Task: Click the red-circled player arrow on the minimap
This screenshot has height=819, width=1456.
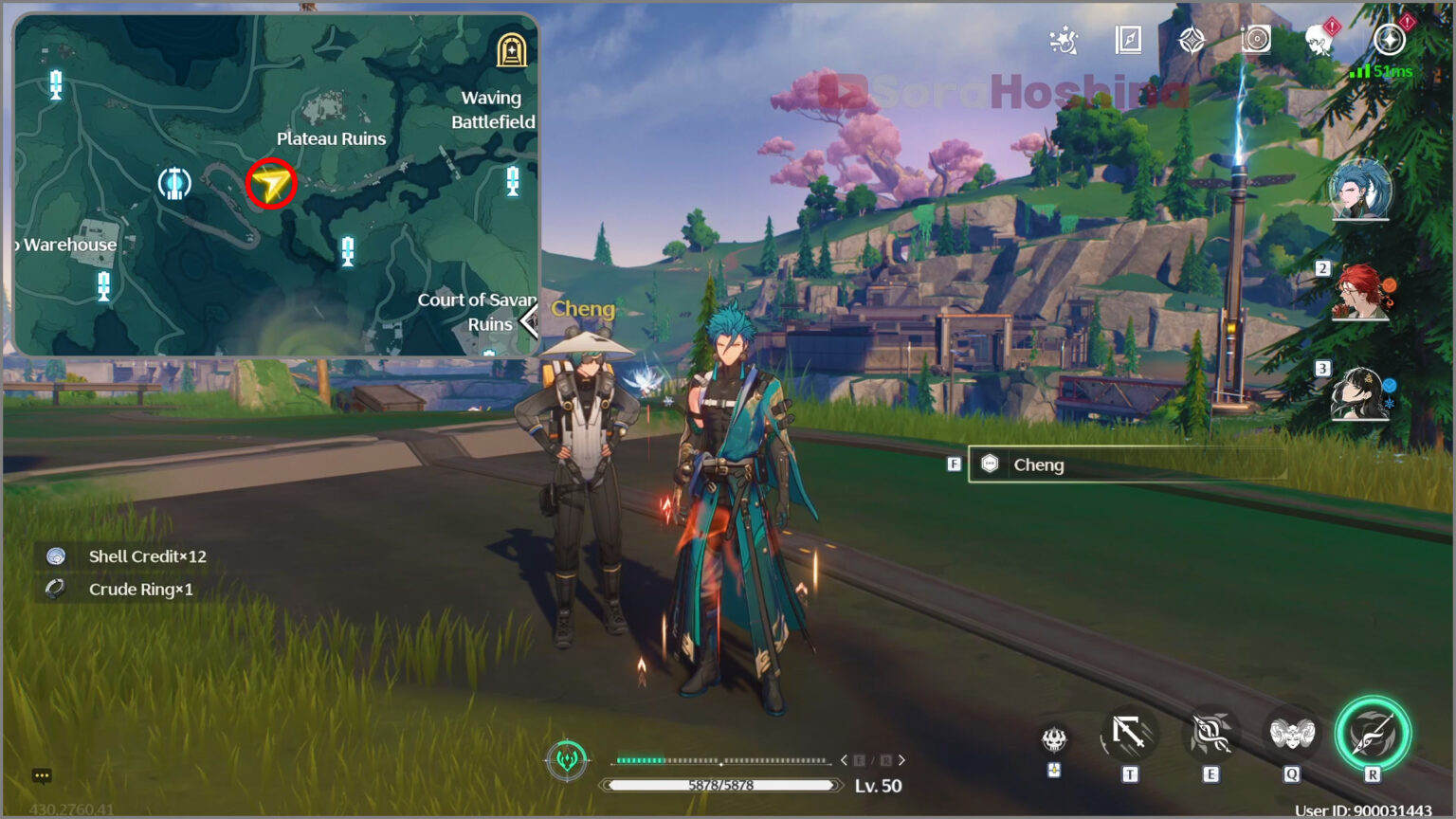Action: tap(272, 184)
